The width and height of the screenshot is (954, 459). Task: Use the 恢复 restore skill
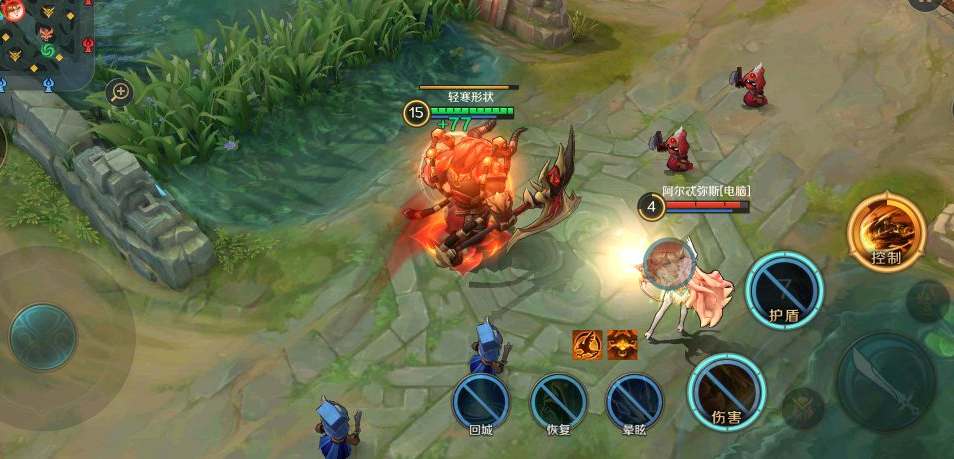click(x=558, y=402)
